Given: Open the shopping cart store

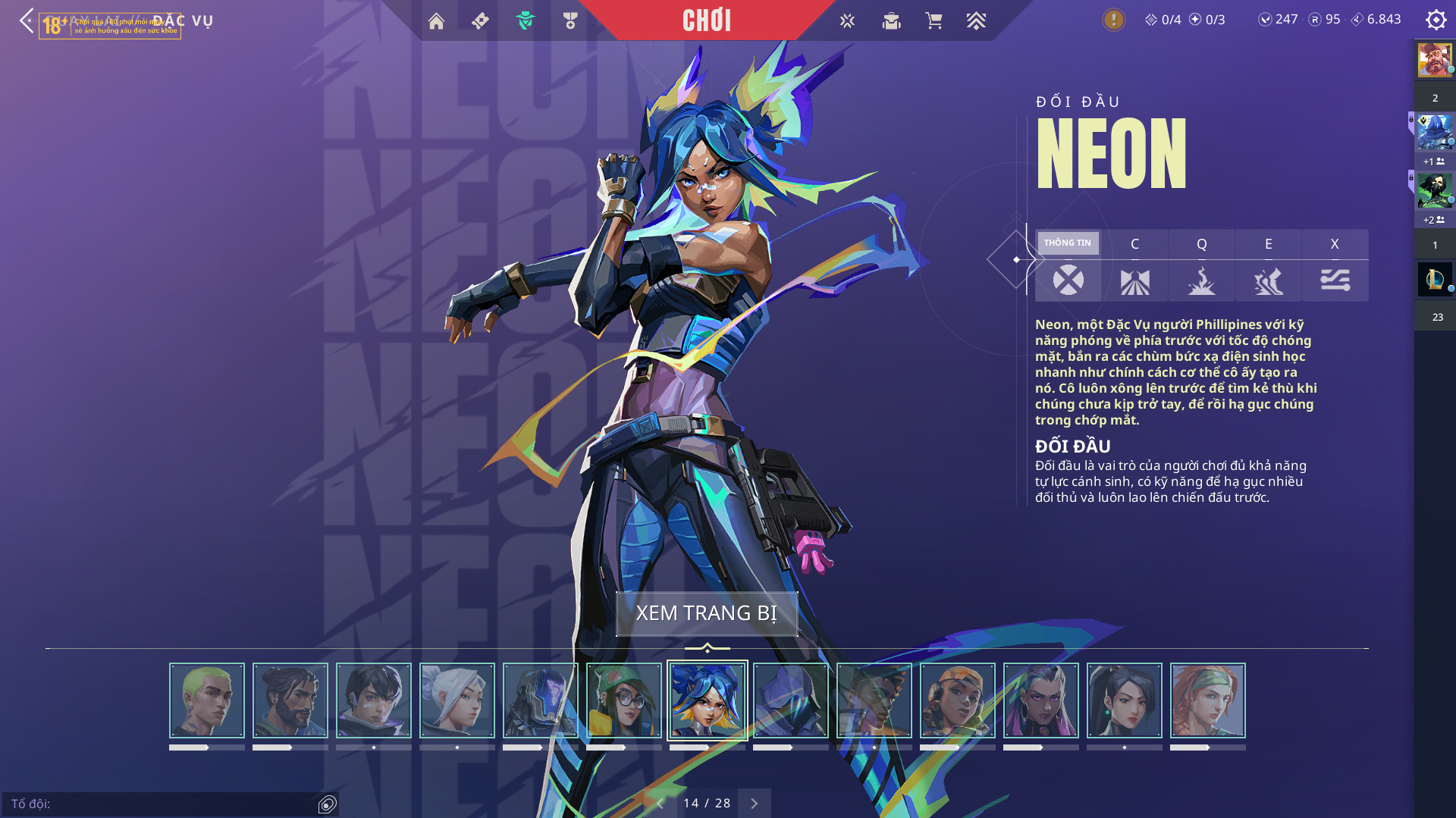Looking at the screenshot, I should click(x=934, y=21).
